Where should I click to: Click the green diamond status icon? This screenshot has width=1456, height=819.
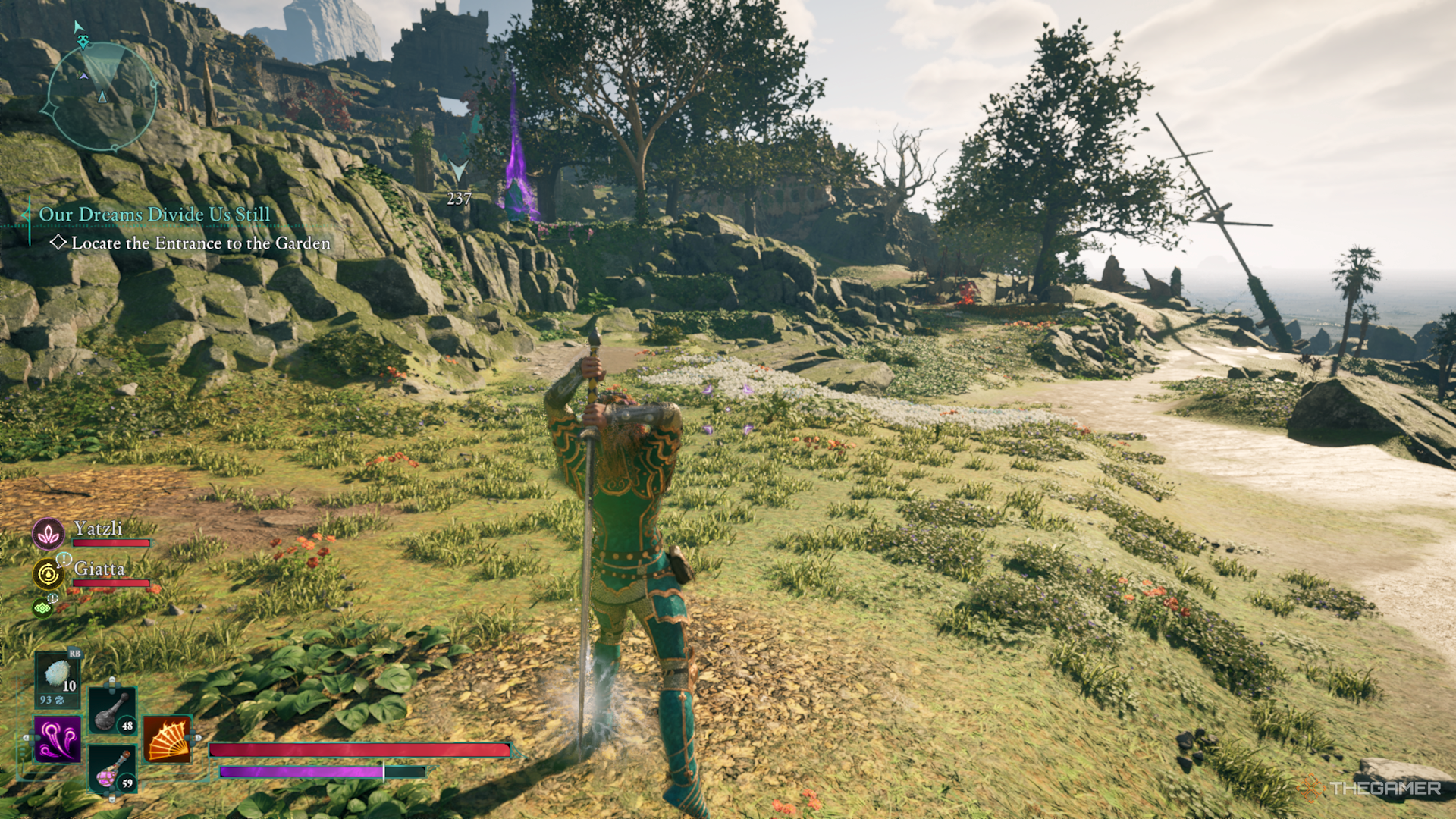pyautogui.click(x=42, y=607)
